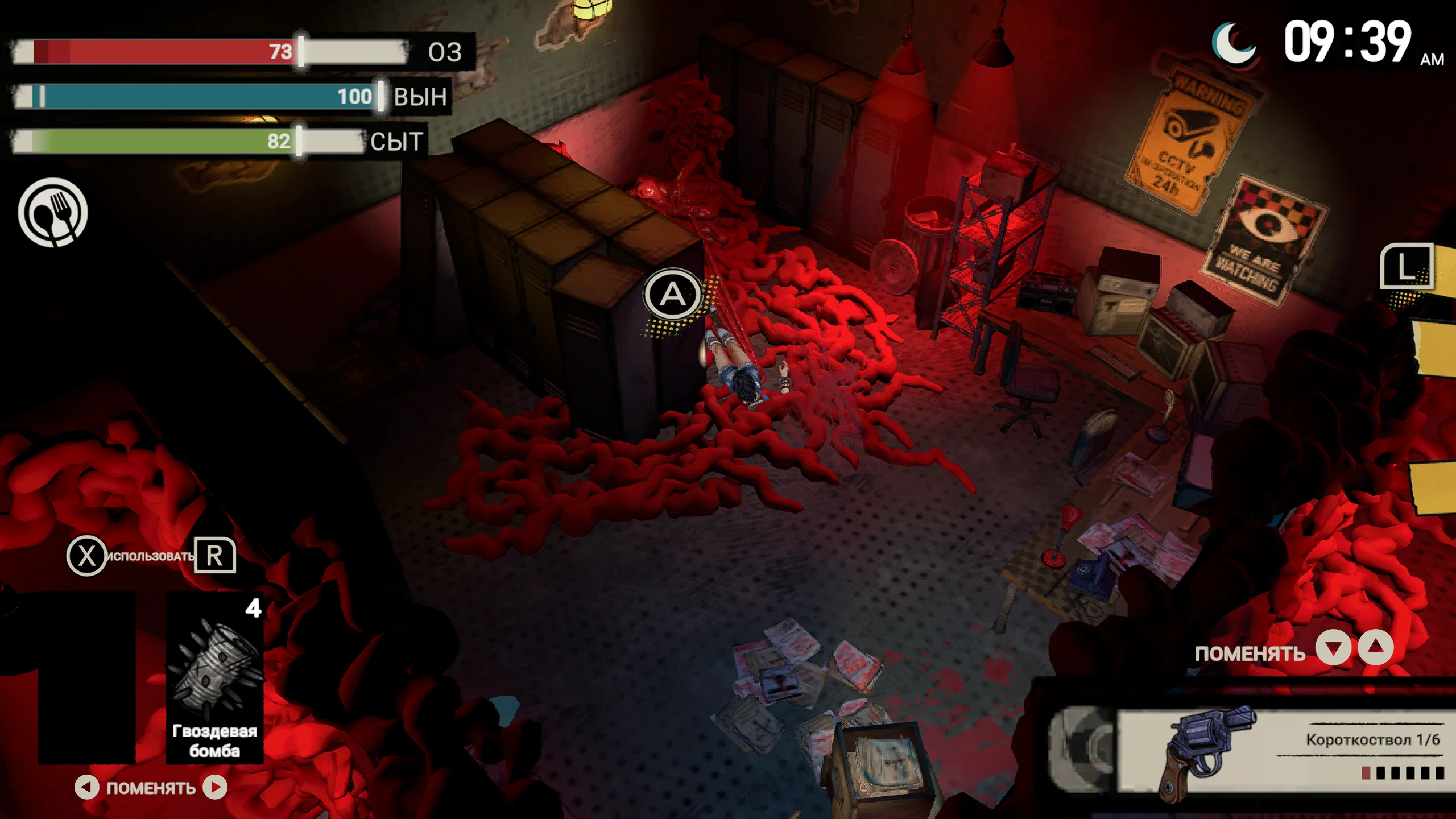Select the nail bomb item slot

pos(214,677)
